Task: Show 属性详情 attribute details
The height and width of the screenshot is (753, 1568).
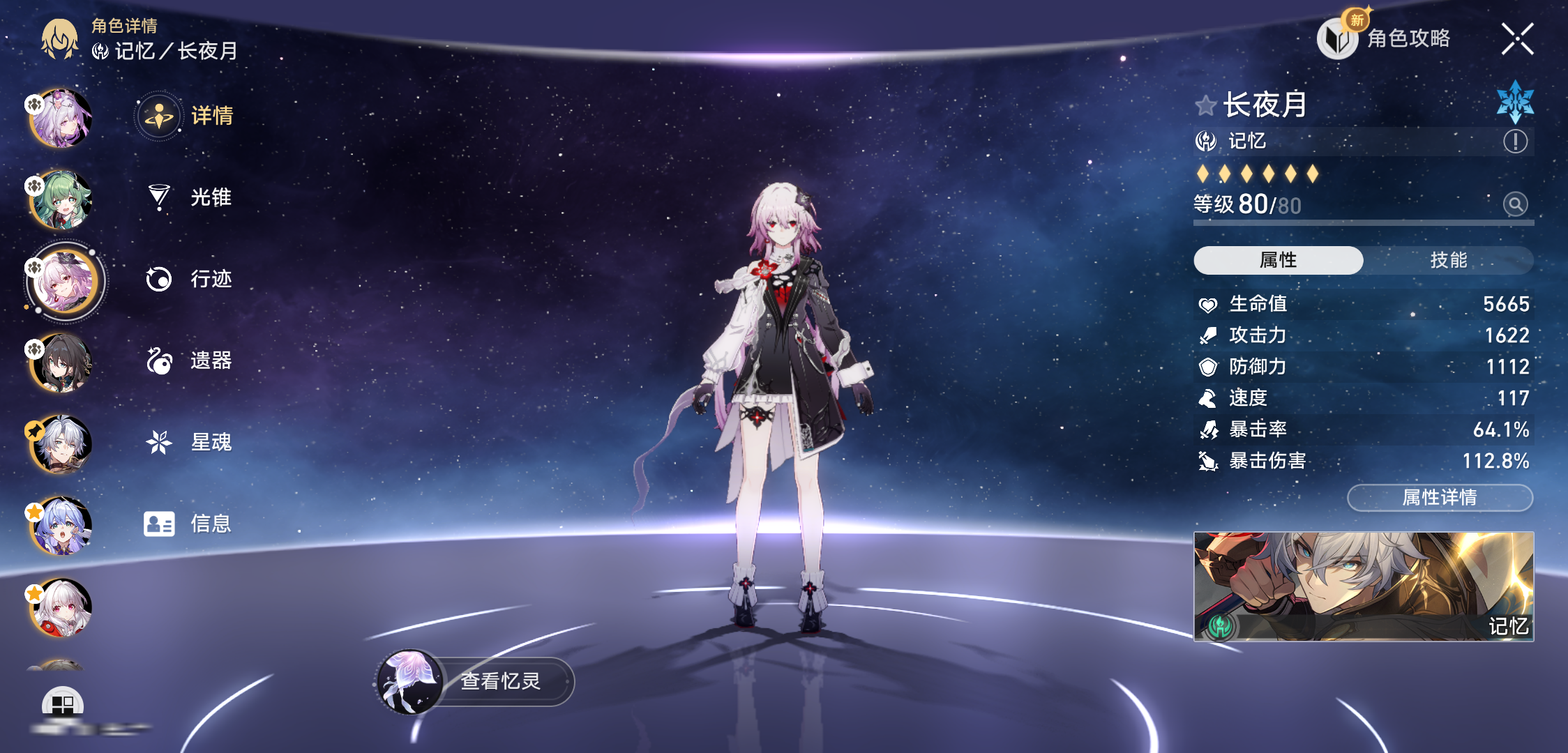Action: [1440, 497]
